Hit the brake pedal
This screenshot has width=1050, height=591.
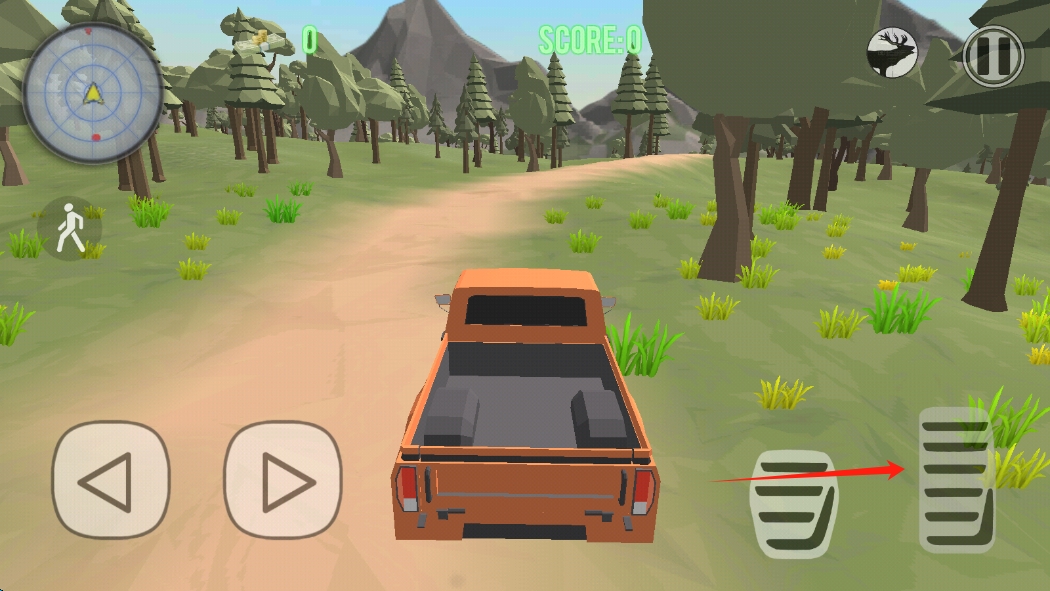click(793, 503)
